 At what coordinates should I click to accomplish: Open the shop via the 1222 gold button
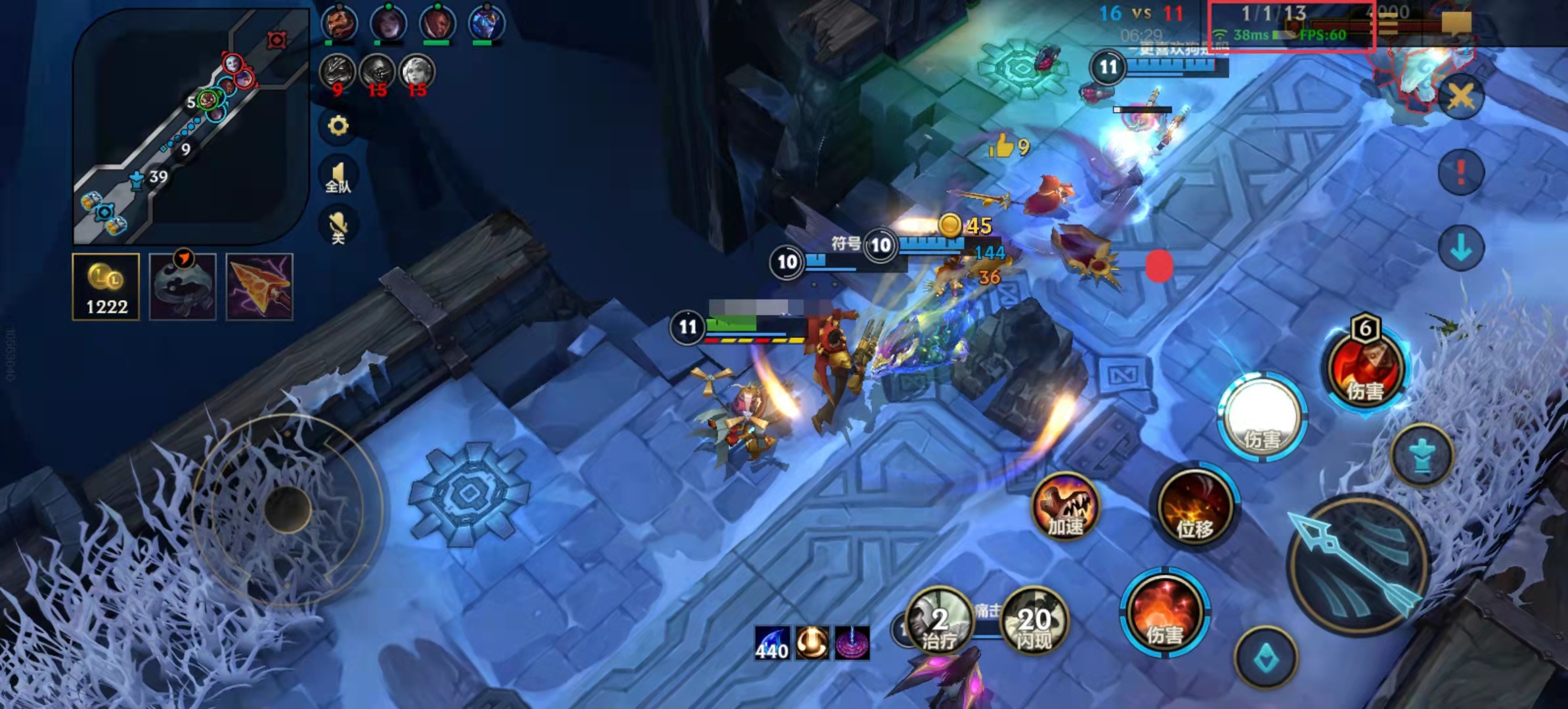click(106, 287)
